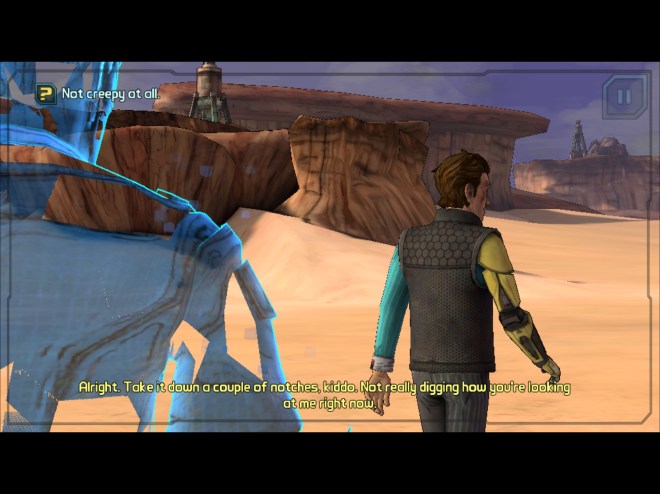Select the question mark icon beside 'Not creepy at all.'
The width and height of the screenshot is (660, 494).
(x=46, y=94)
